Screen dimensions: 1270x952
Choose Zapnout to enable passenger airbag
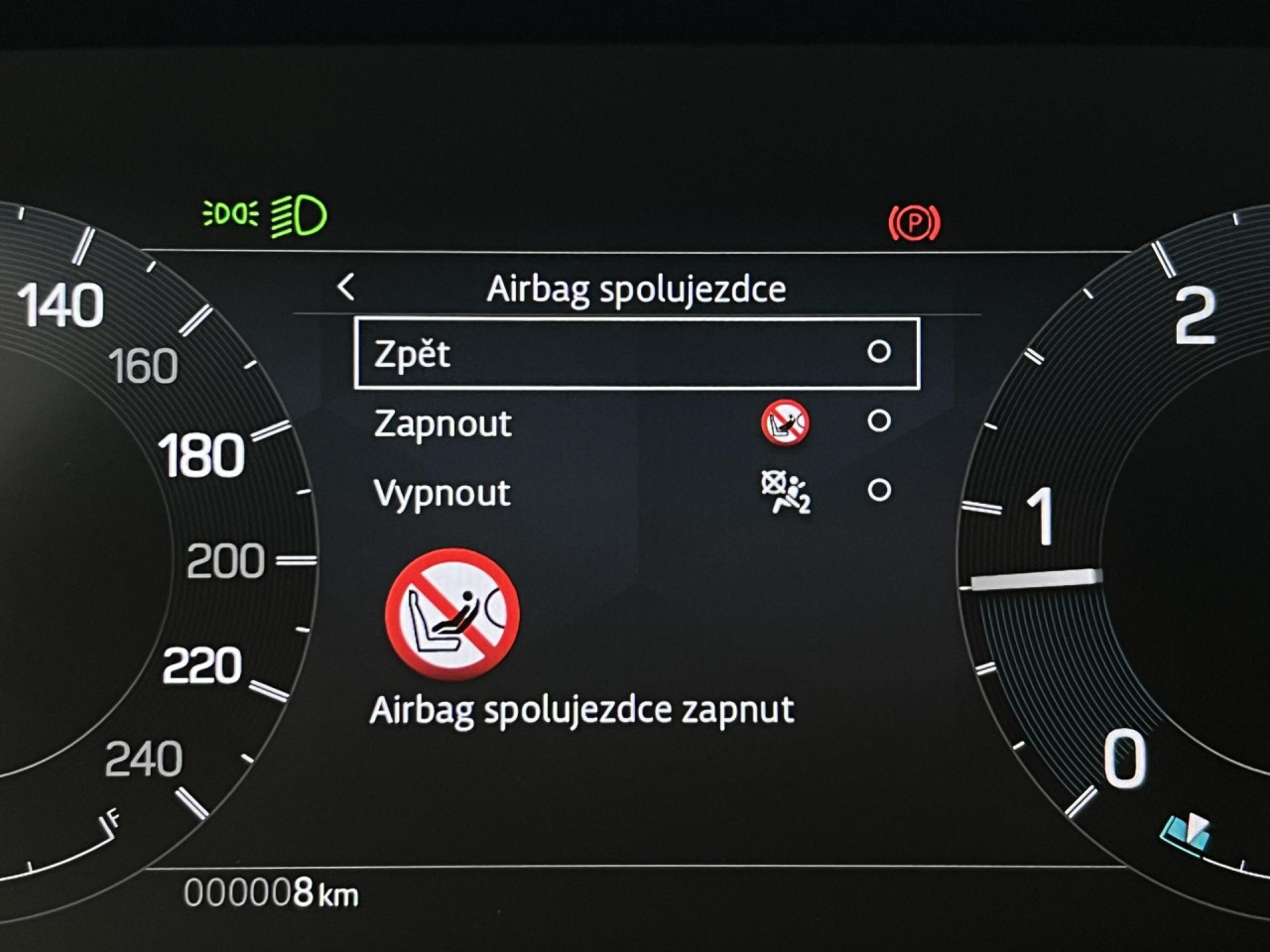click(x=636, y=422)
